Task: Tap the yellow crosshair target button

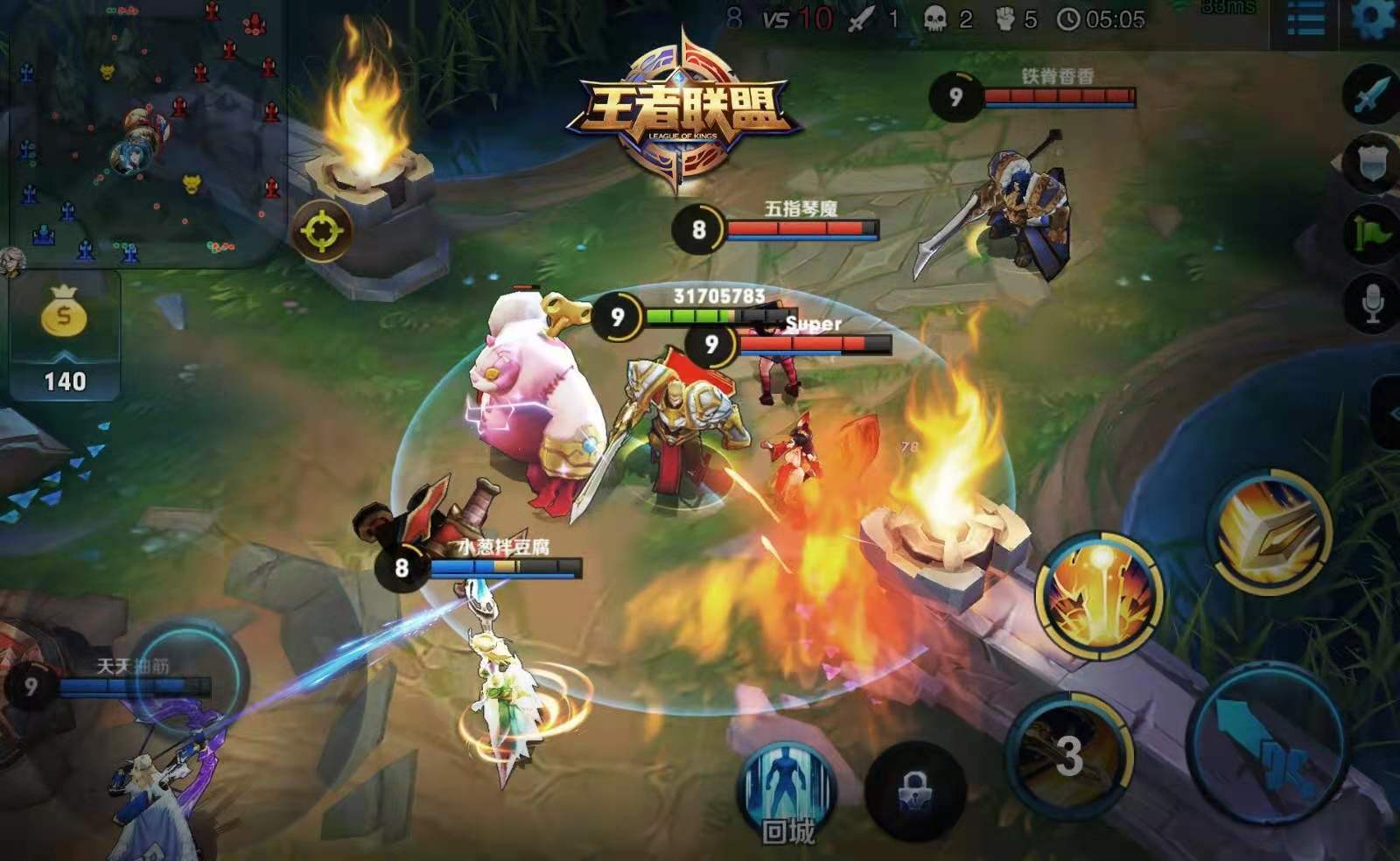Action: coord(322,231)
